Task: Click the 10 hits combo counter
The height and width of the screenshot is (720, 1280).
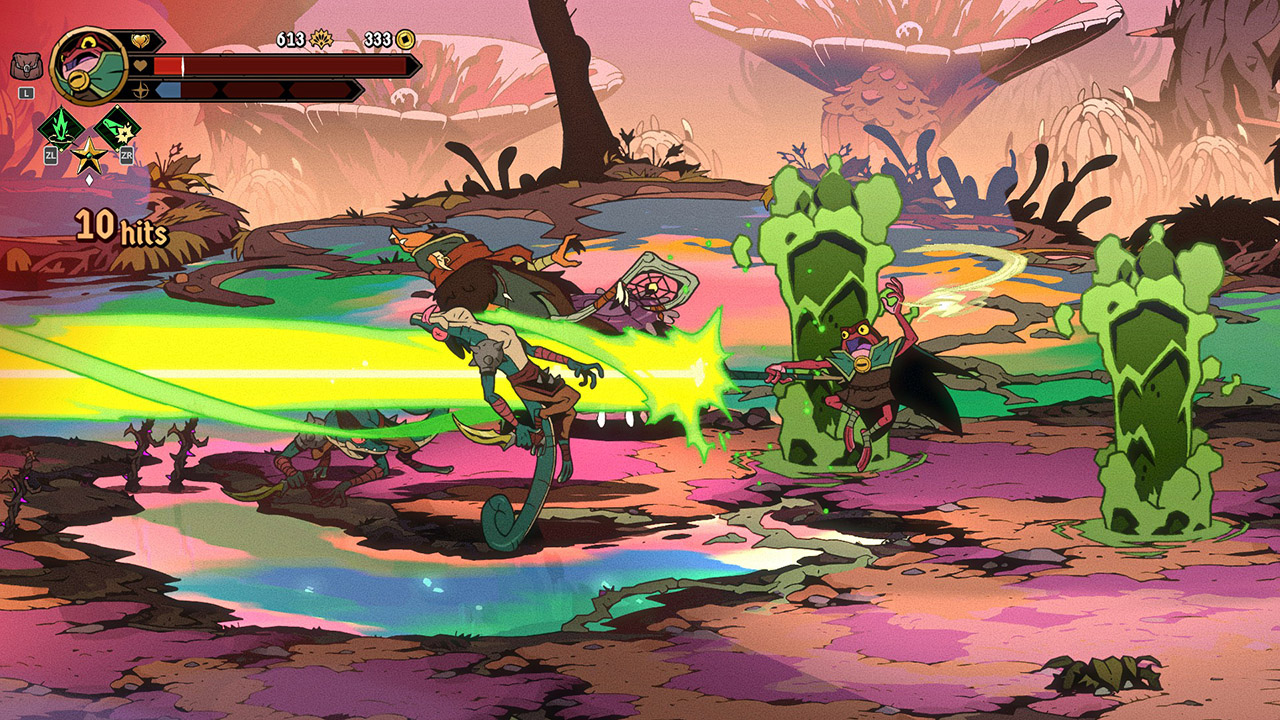Action: tap(120, 228)
